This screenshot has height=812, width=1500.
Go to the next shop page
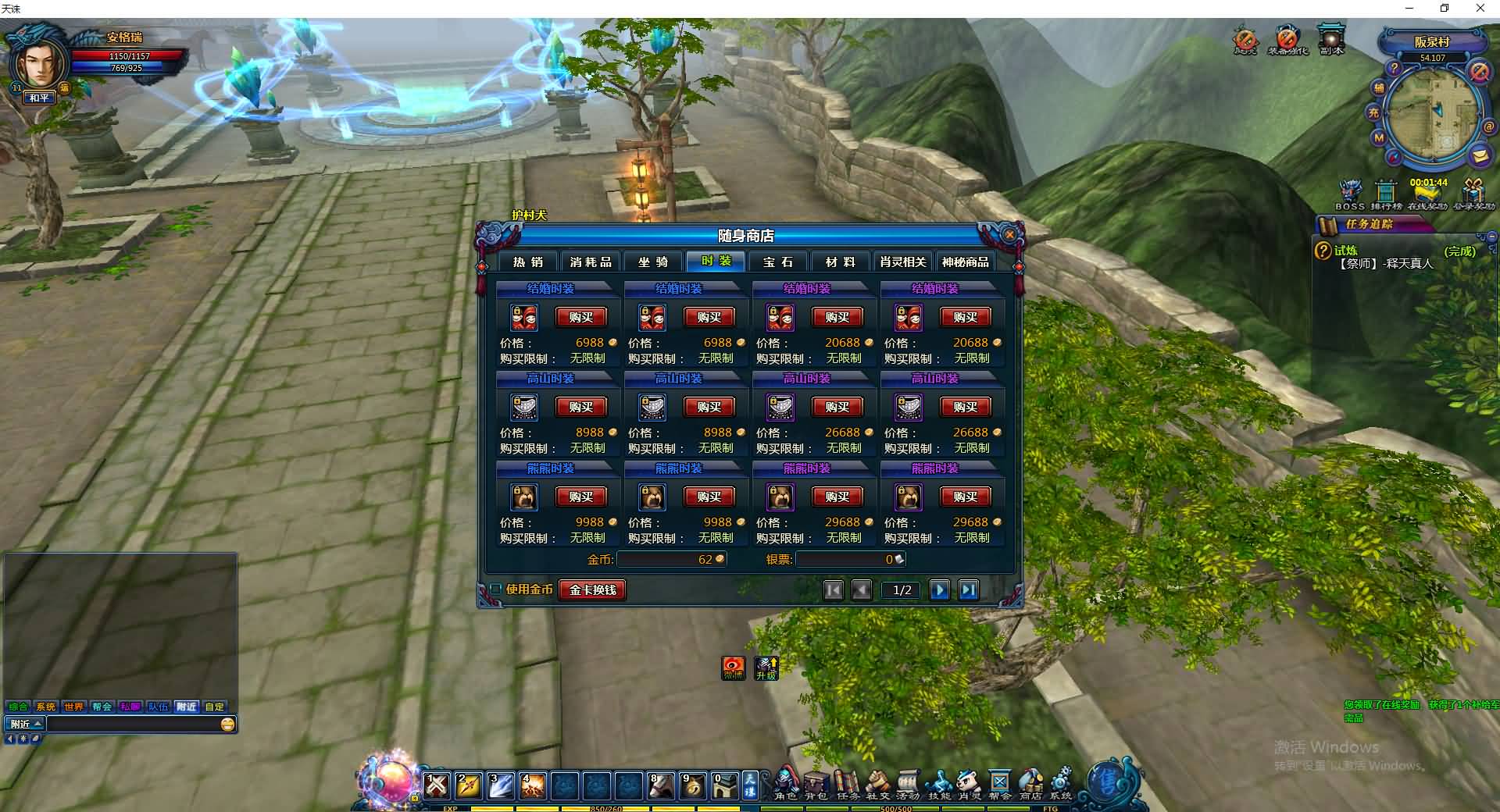click(940, 589)
